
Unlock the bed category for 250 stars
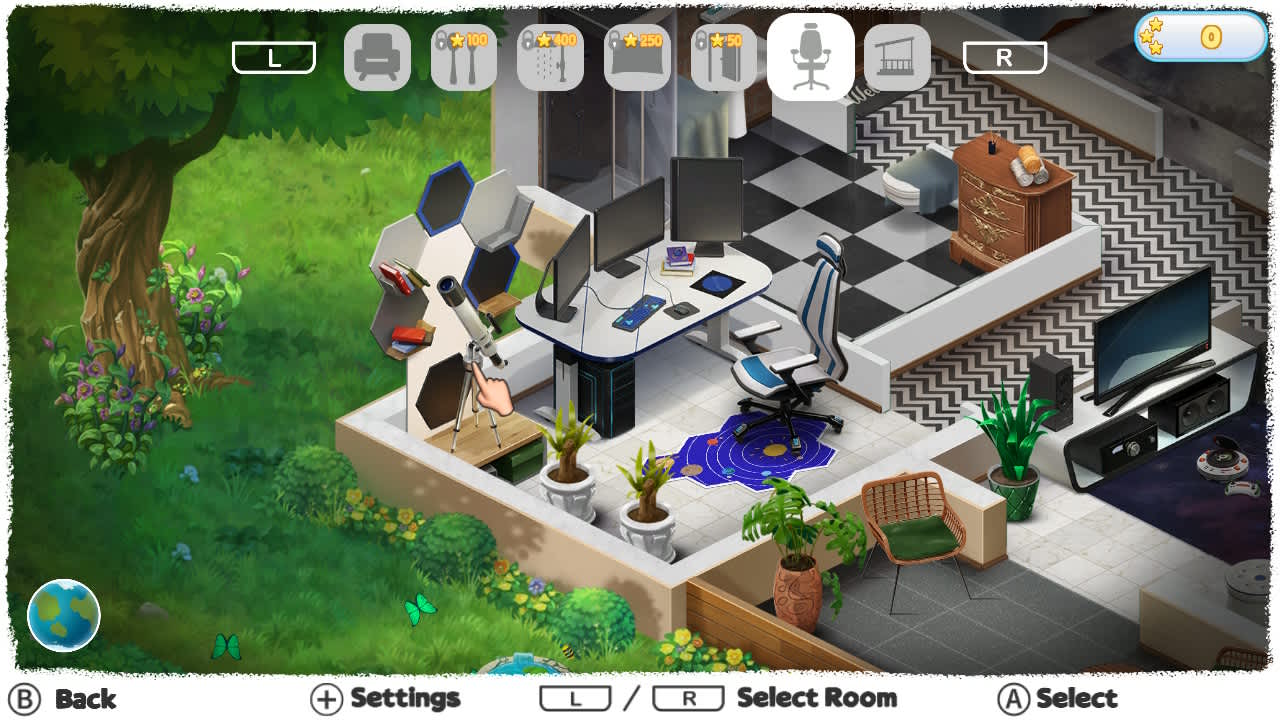(x=638, y=57)
